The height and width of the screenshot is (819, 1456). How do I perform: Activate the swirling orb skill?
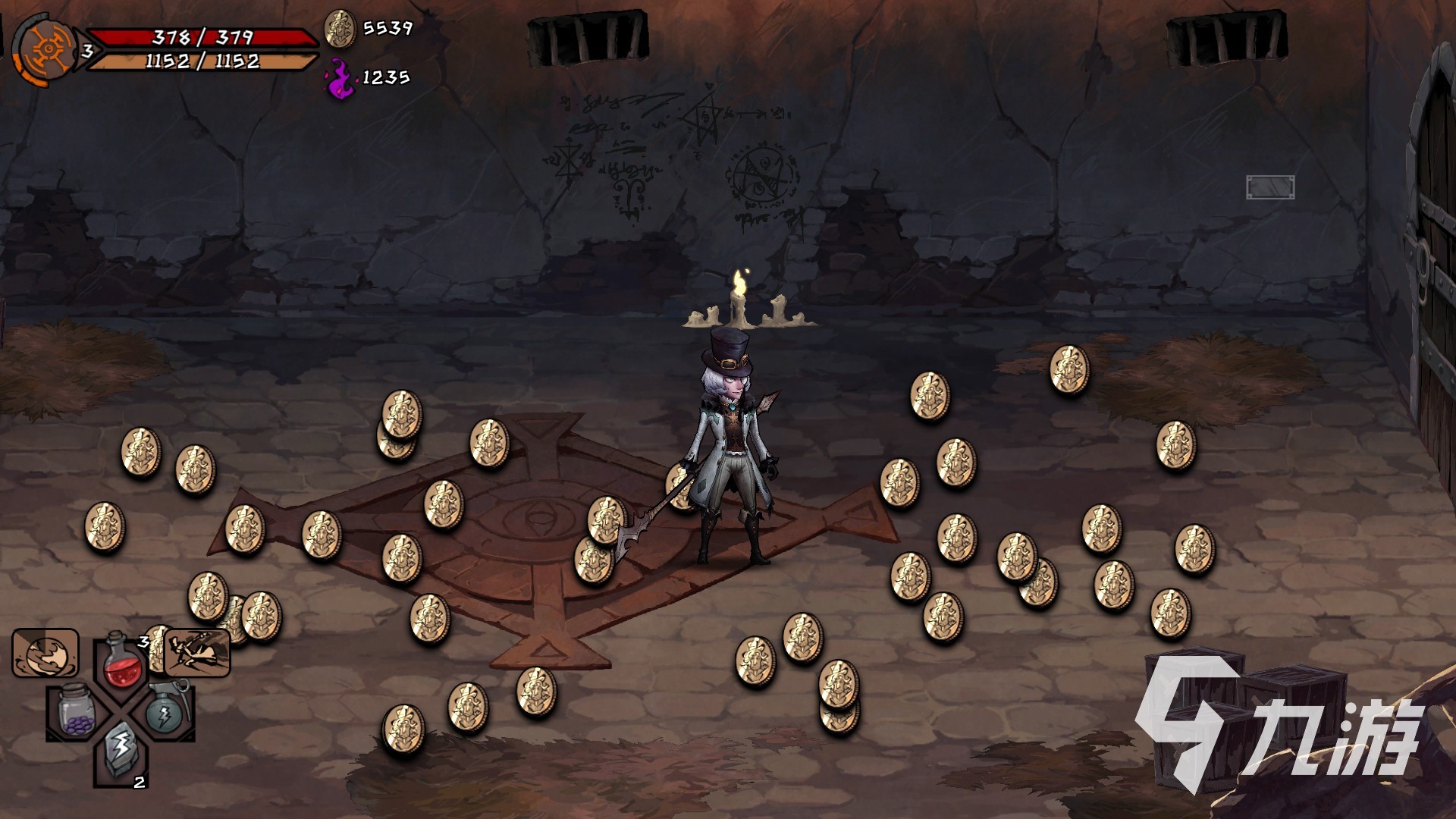click(45, 653)
